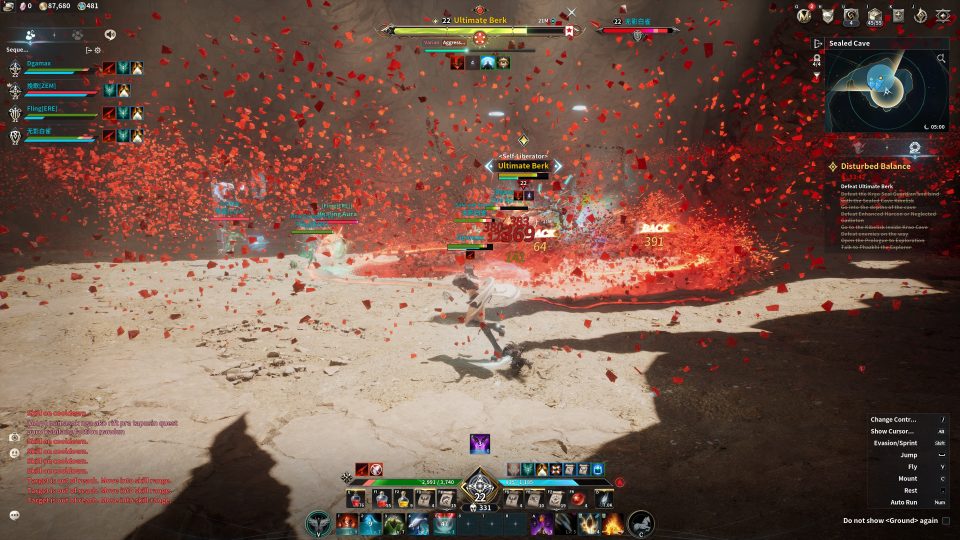Activate the flame skill on the skill bar
Screen dimensions: 960x540
[612, 523]
